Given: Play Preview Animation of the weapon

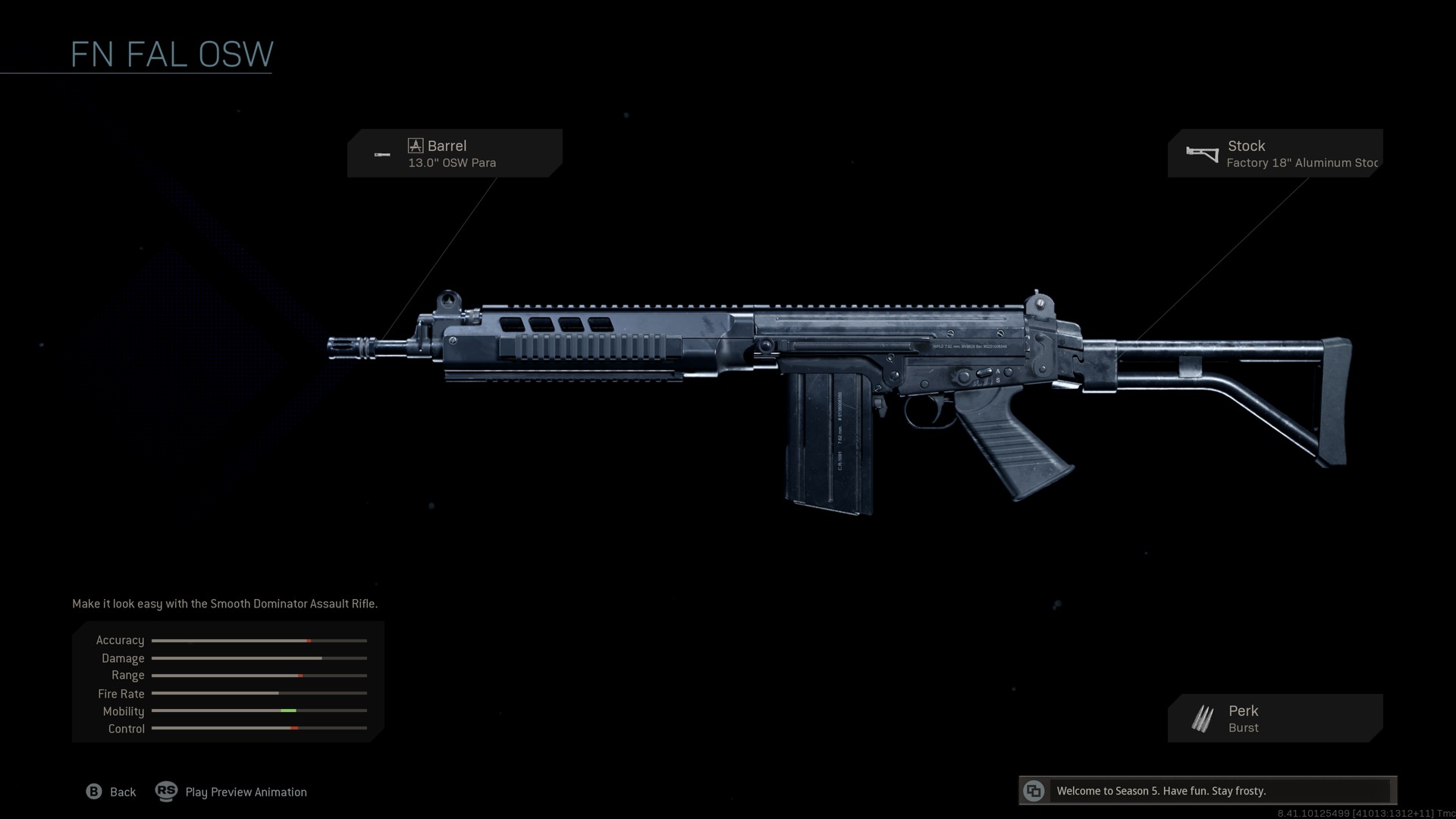Looking at the screenshot, I should click(x=231, y=792).
